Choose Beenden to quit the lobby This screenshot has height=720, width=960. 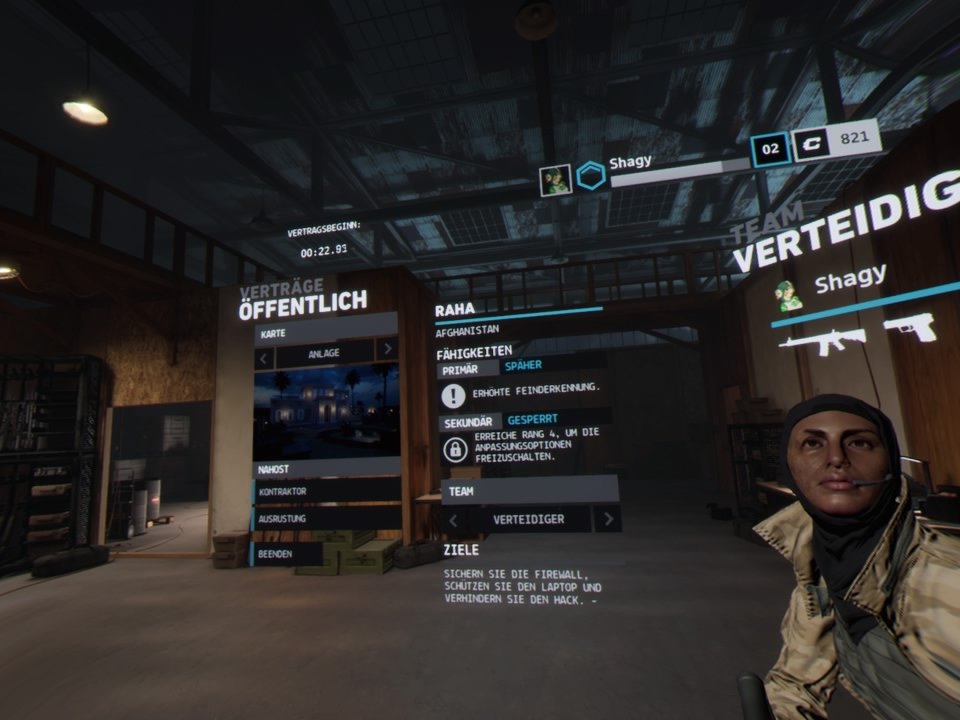[288, 553]
